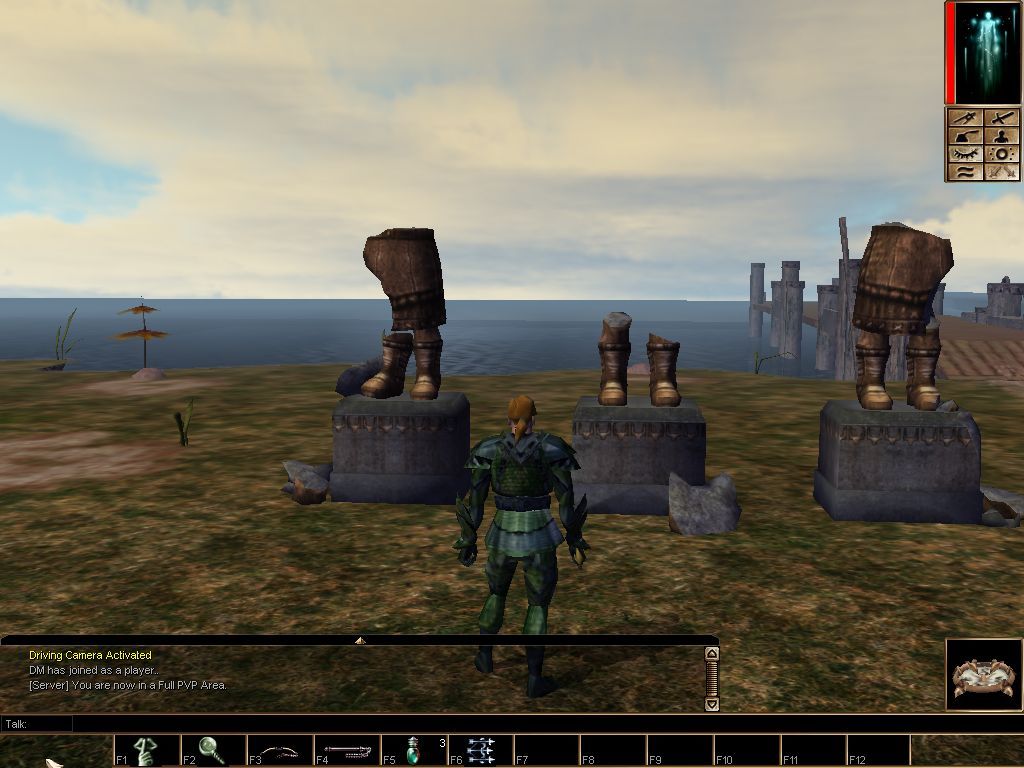Image resolution: width=1024 pixels, height=768 pixels.
Task: Open the compass device in the corner
Action: [x=983, y=675]
